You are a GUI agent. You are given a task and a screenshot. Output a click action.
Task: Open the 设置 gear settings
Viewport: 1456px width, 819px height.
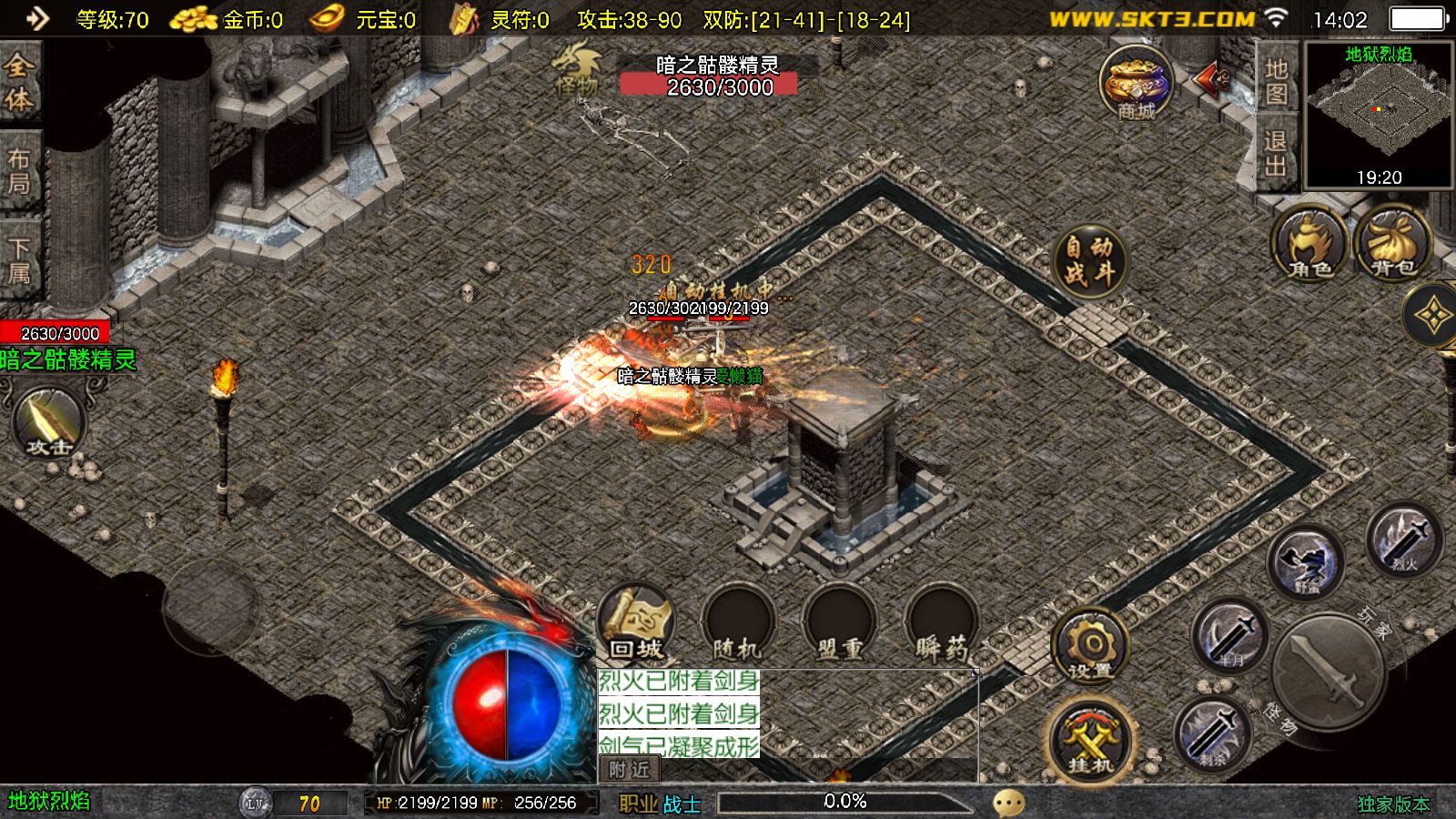tap(1090, 648)
